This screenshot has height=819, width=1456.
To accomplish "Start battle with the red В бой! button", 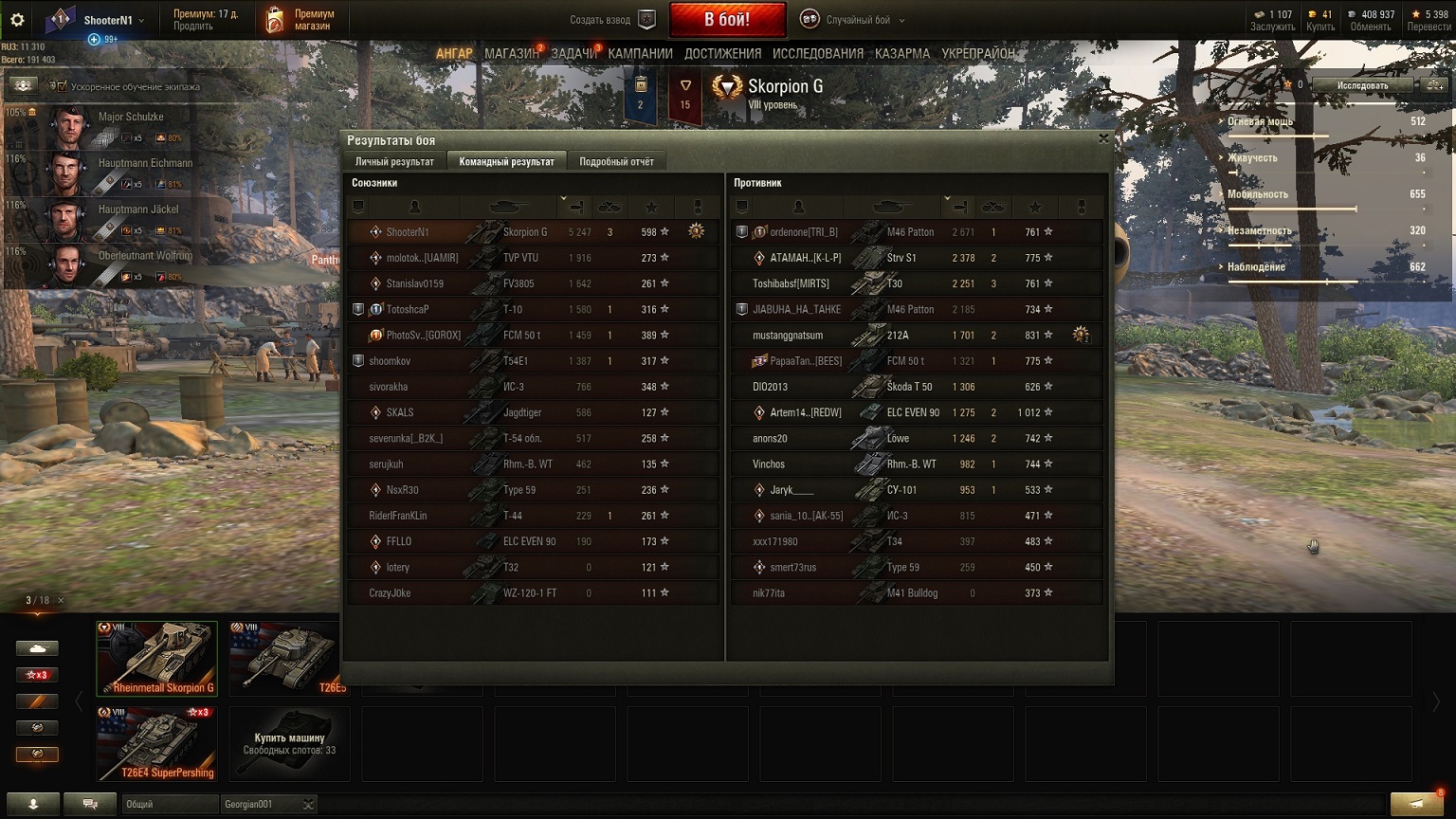I will click(x=727, y=19).
